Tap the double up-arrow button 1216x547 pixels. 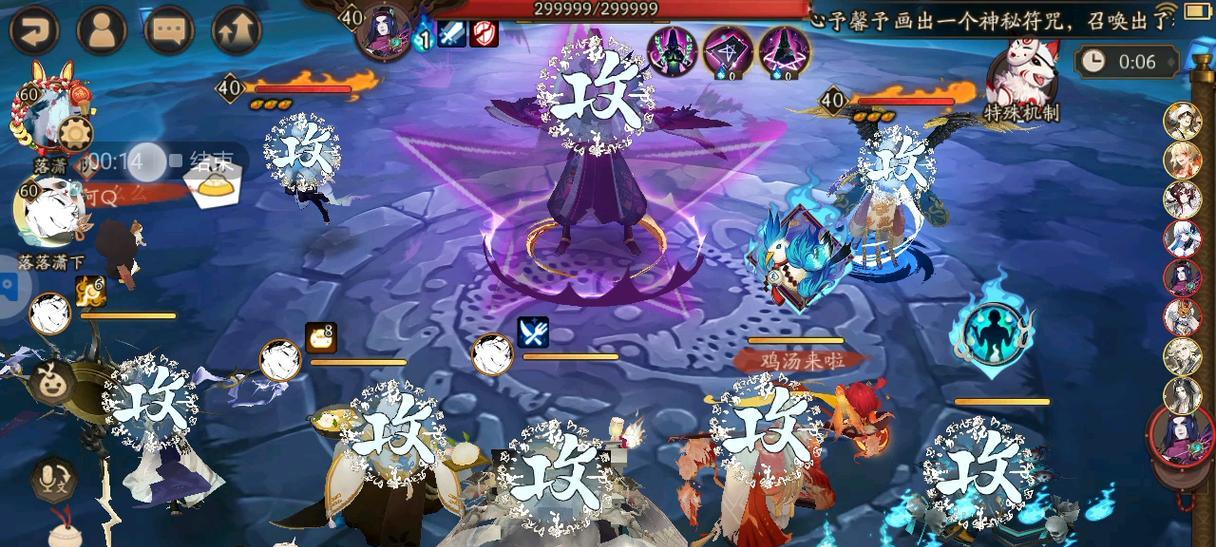236,30
